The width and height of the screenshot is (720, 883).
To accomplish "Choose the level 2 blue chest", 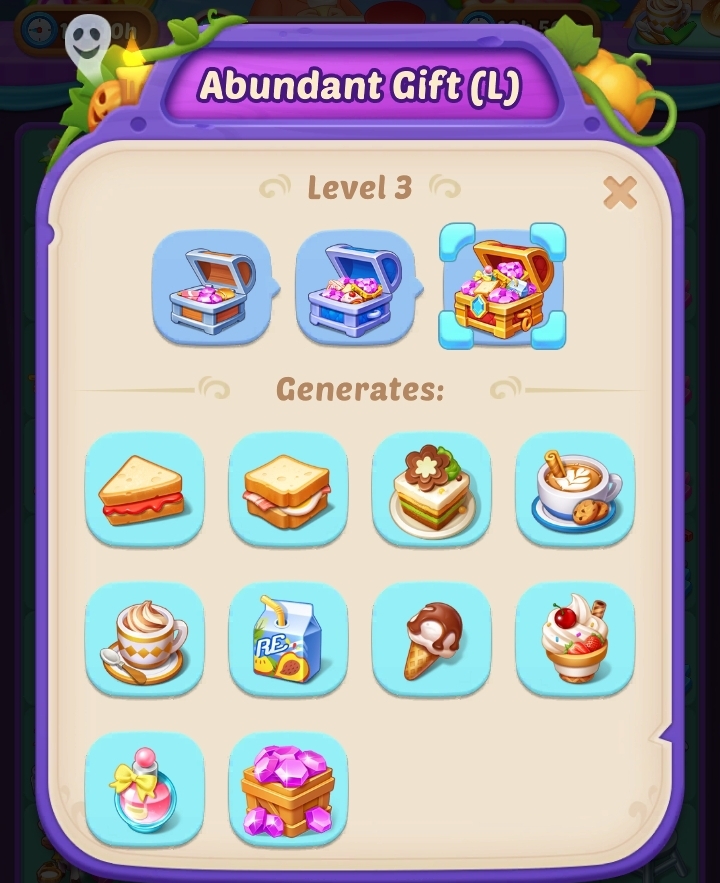I will pos(355,289).
